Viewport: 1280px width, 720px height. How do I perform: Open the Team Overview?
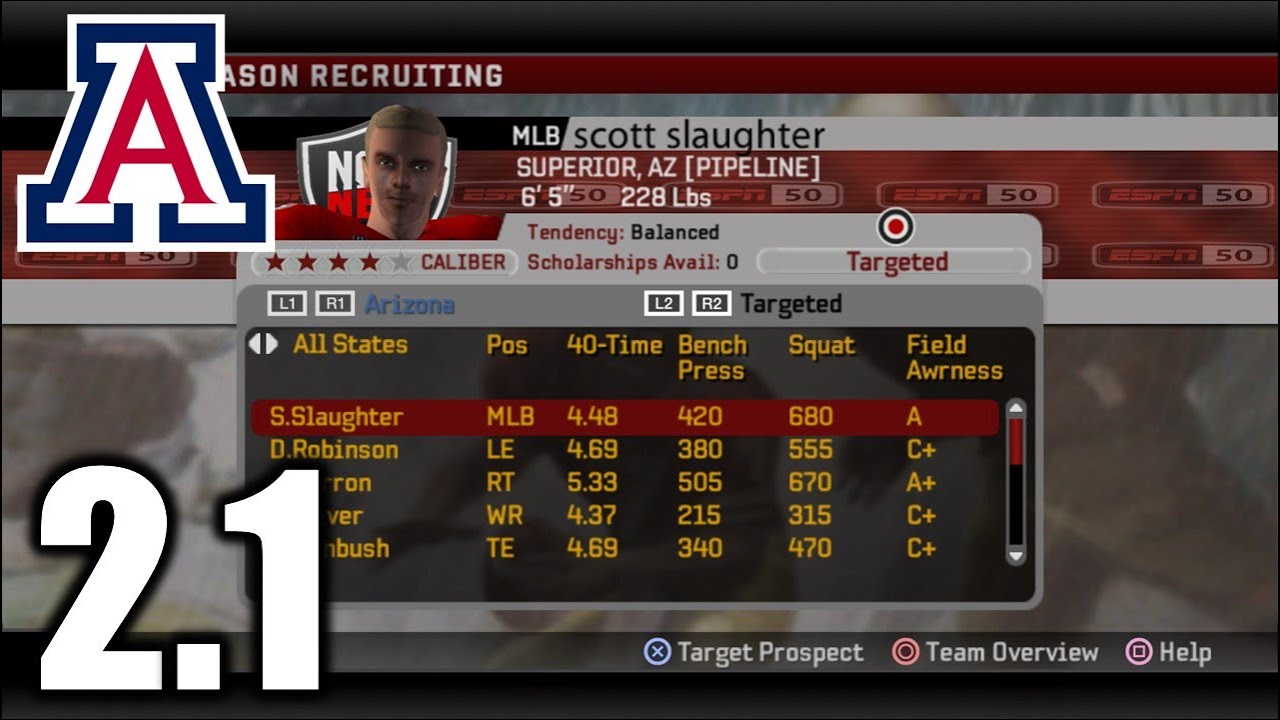click(996, 653)
